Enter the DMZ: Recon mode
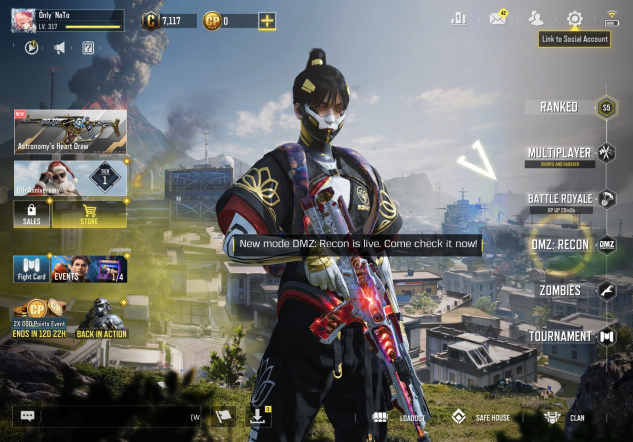The width and height of the screenshot is (633, 442). point(560,244)
